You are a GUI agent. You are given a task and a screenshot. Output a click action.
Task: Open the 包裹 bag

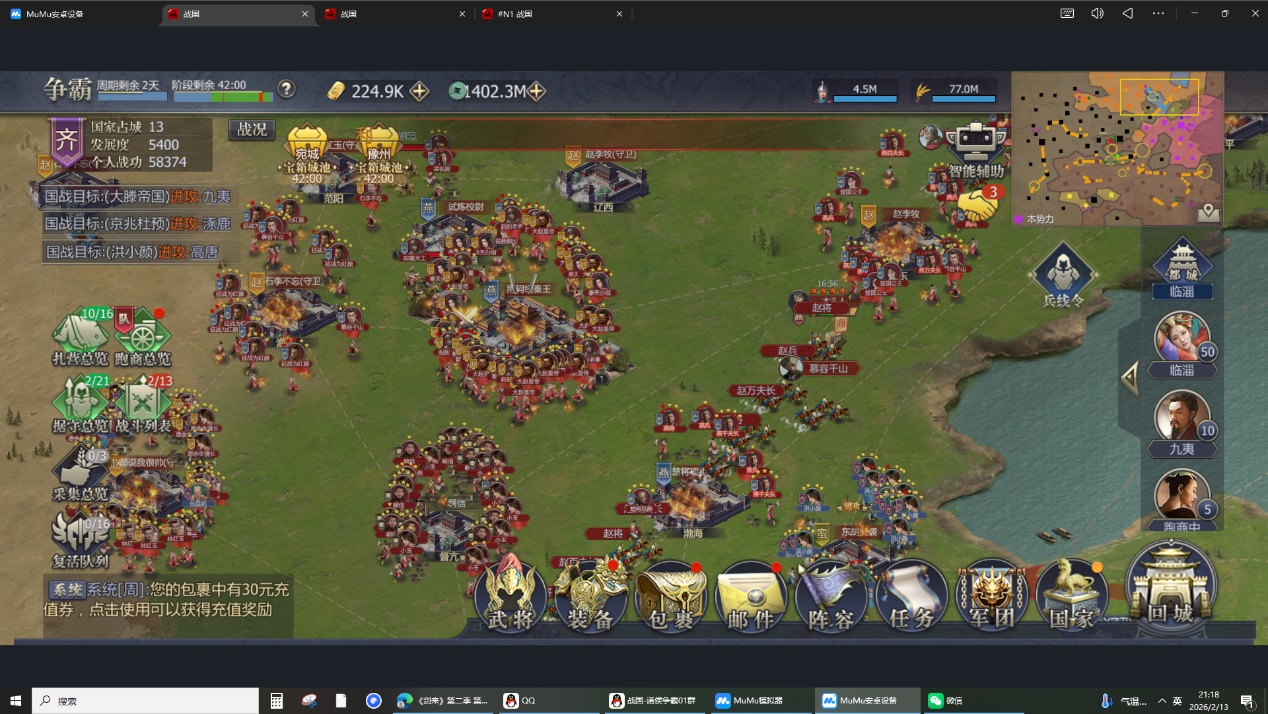coord(670,596)
